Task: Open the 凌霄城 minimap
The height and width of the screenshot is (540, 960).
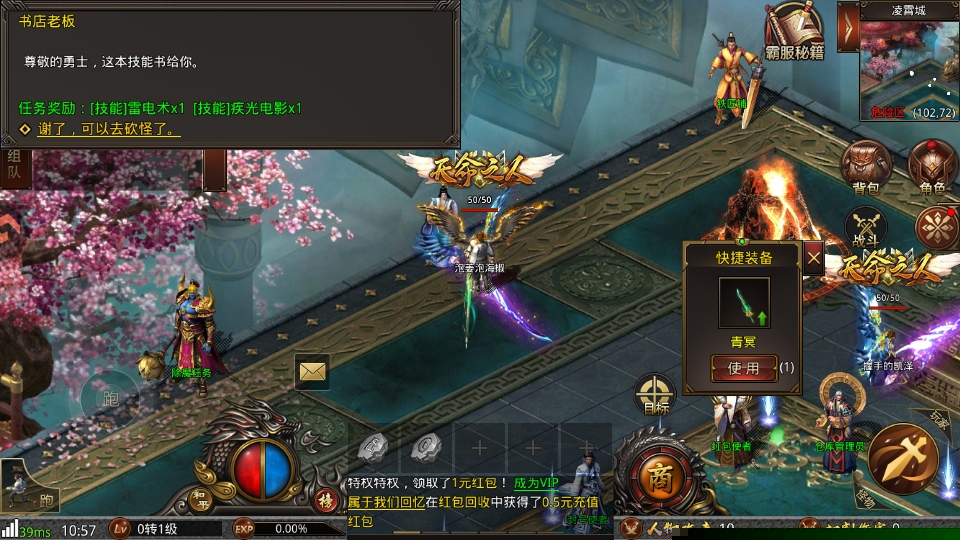Action: coord(907,67)
